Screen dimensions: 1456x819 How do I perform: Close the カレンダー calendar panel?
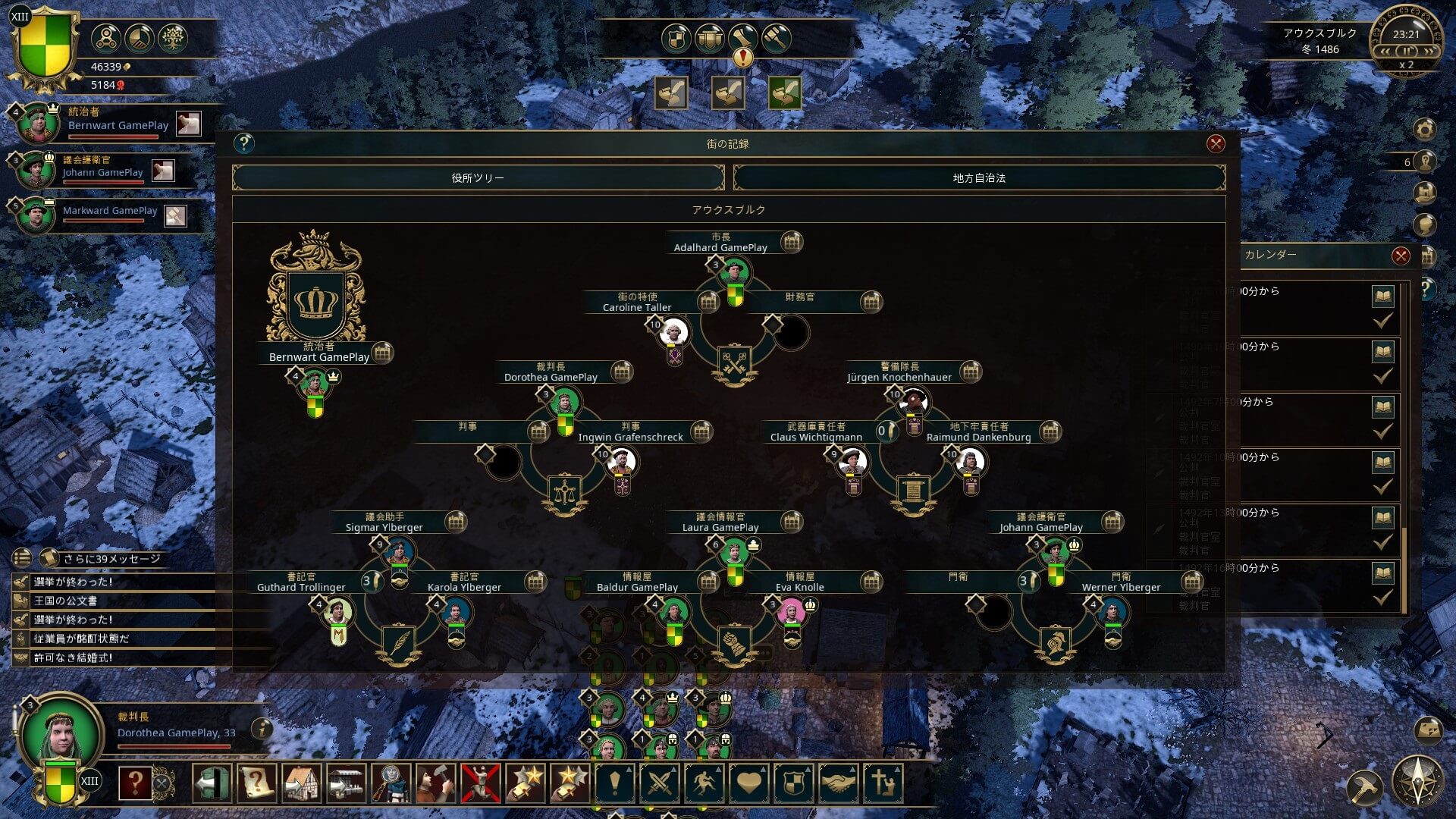click(x=1401, y=256)
